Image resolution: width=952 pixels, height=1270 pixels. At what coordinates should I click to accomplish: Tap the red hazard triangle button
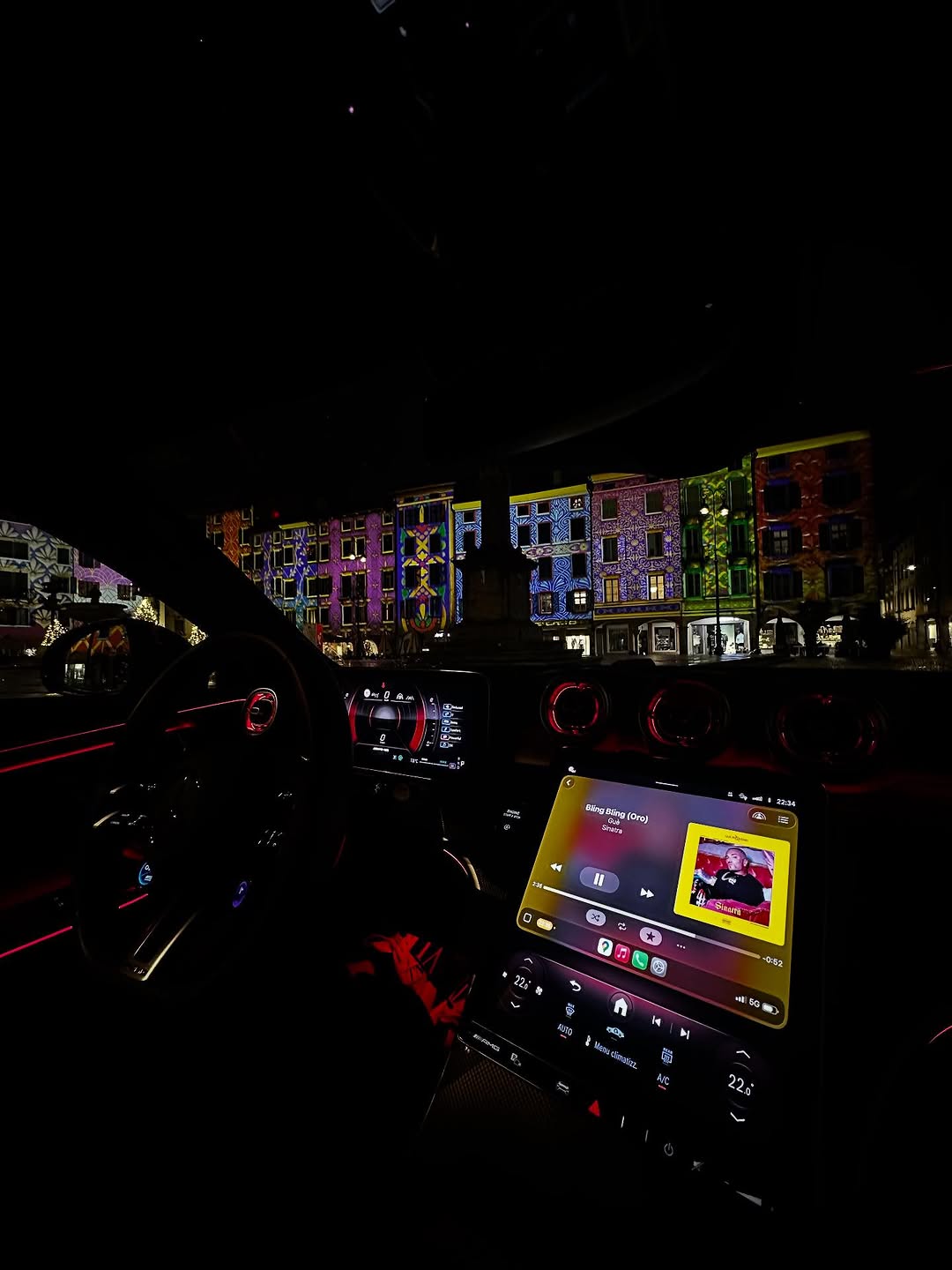pyautogui.click(x=595, y=1108)
